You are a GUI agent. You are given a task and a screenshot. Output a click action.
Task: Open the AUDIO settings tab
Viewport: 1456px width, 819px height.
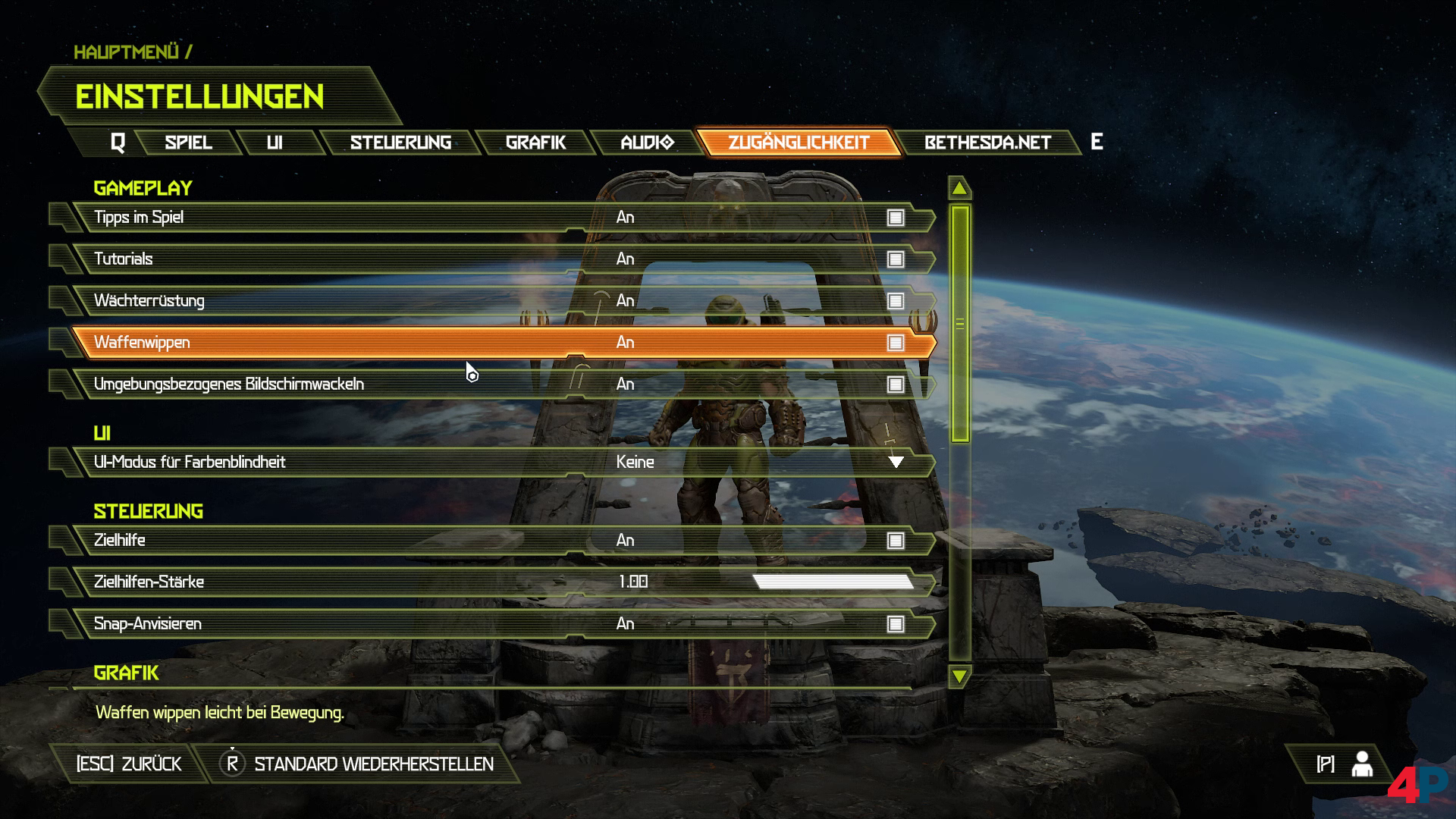click(x=647, y=143)
